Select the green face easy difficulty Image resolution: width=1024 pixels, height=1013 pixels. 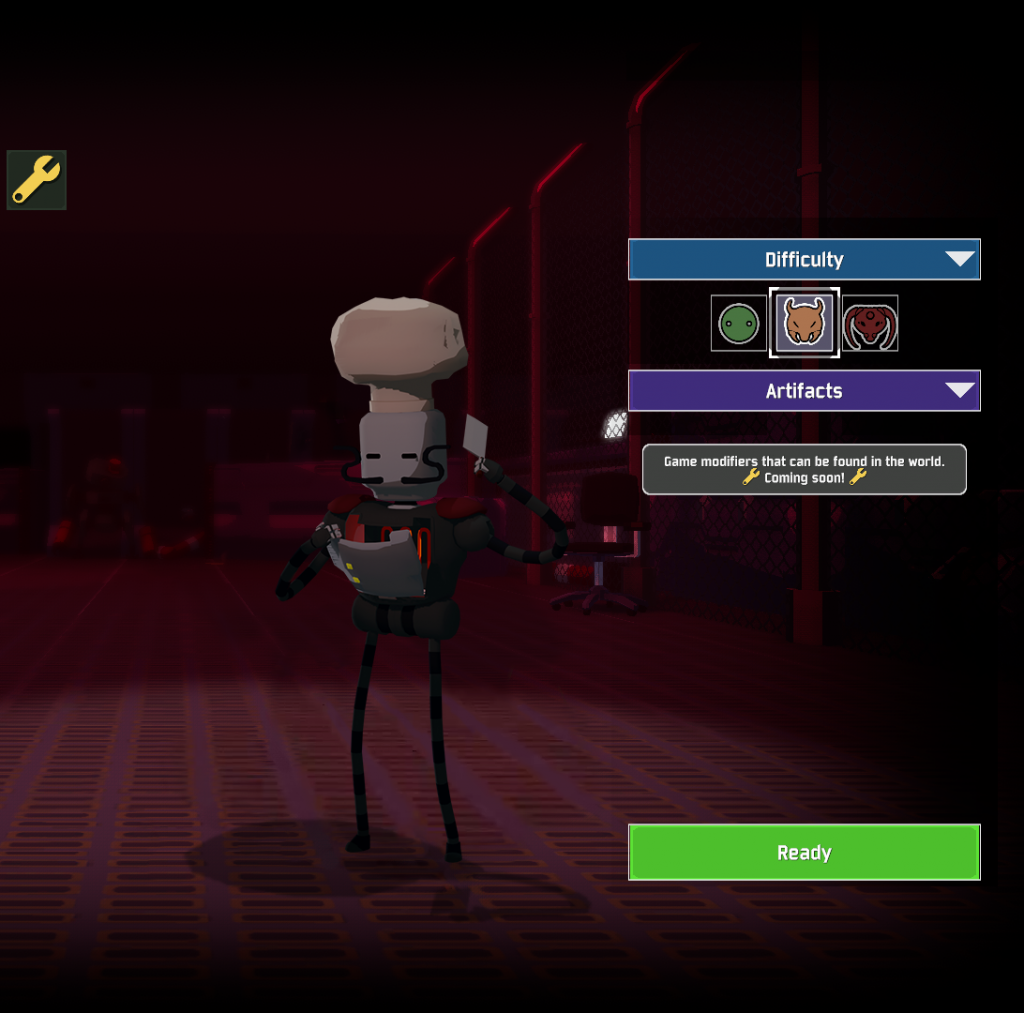[x=738, y=323]
